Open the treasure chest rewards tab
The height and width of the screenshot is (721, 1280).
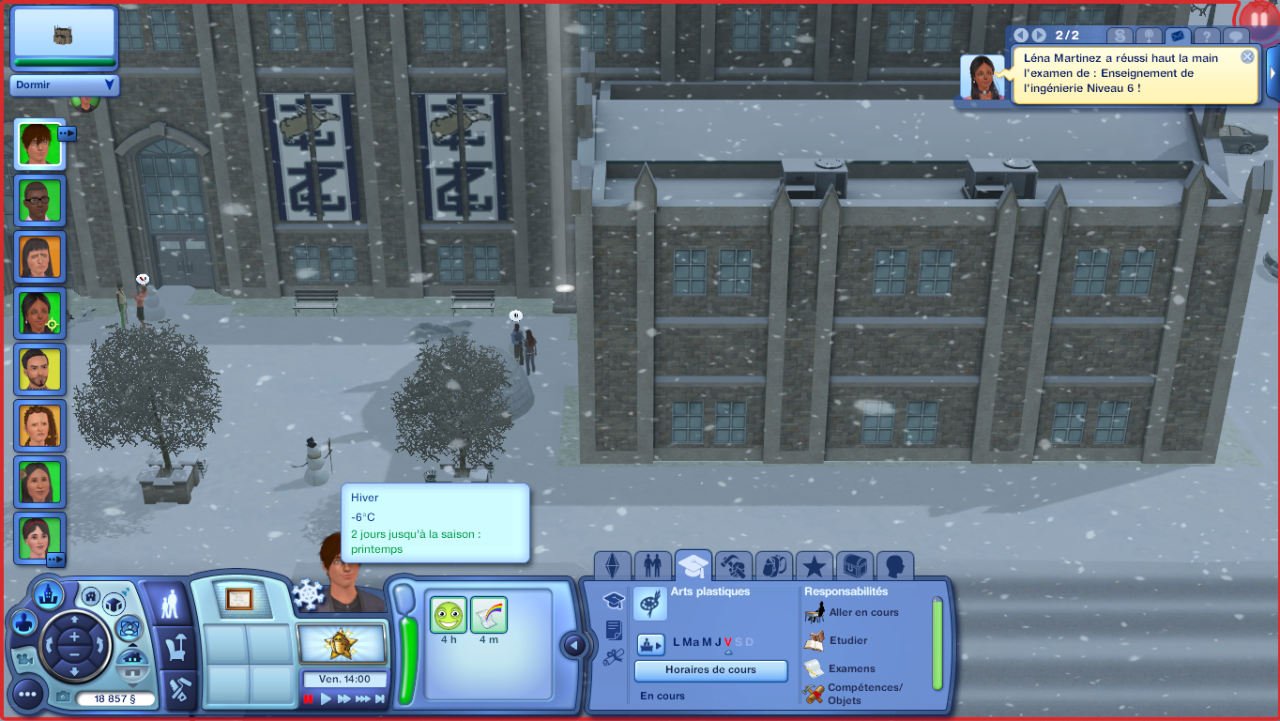point(854,566)
